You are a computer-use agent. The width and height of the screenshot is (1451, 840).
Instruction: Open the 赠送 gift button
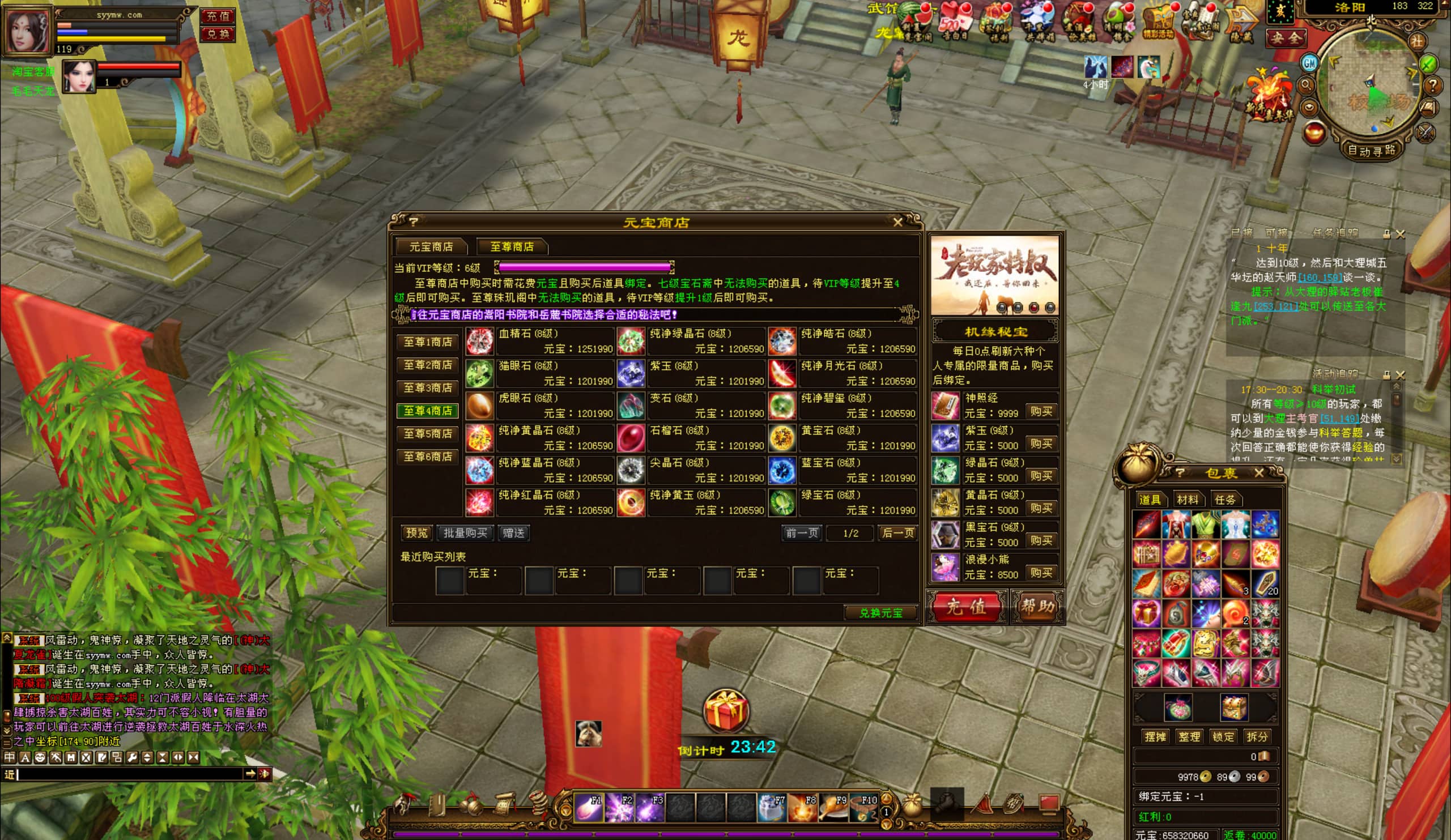(513, 533)
